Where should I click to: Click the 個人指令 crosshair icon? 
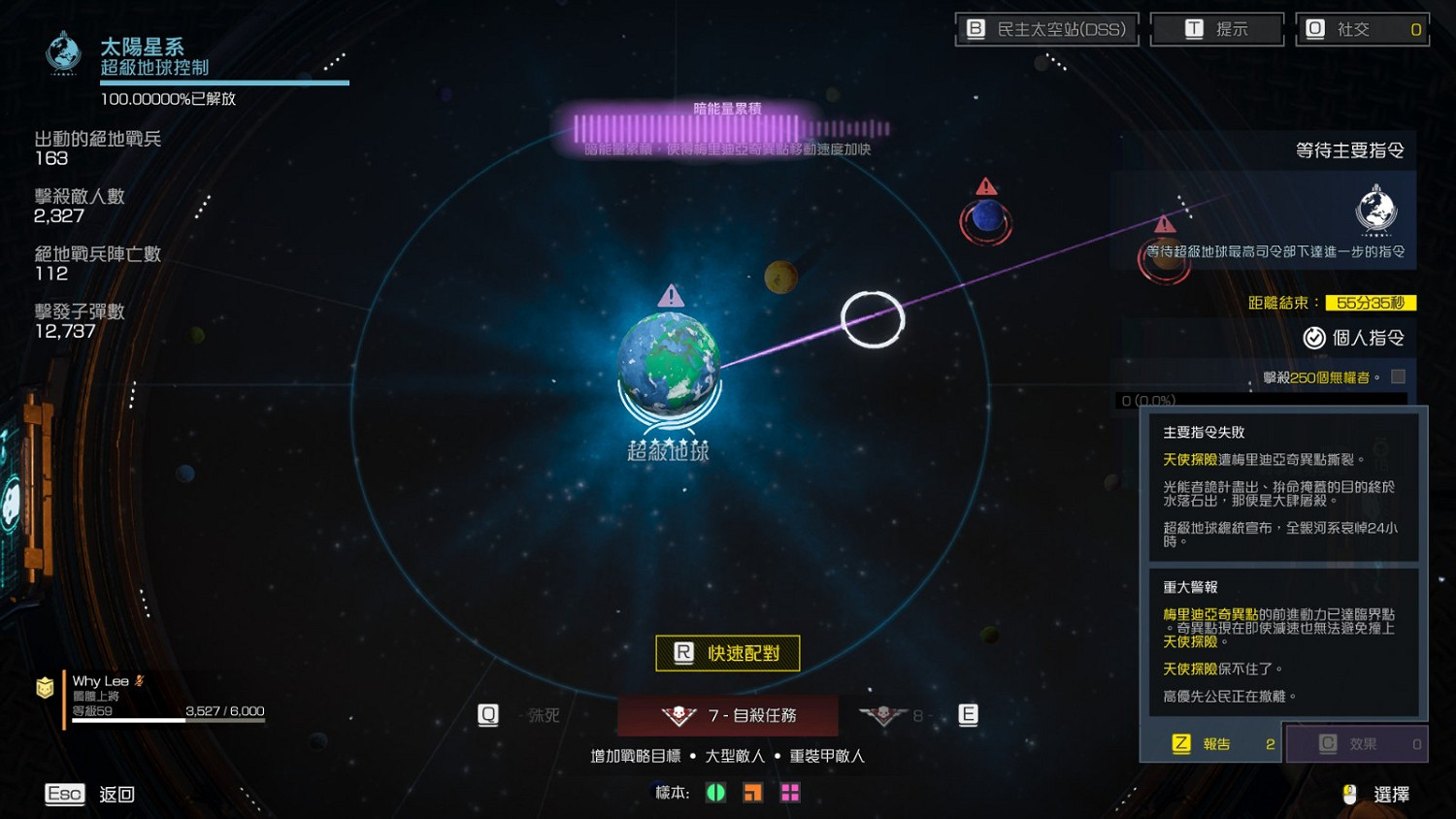point(1313,338)
